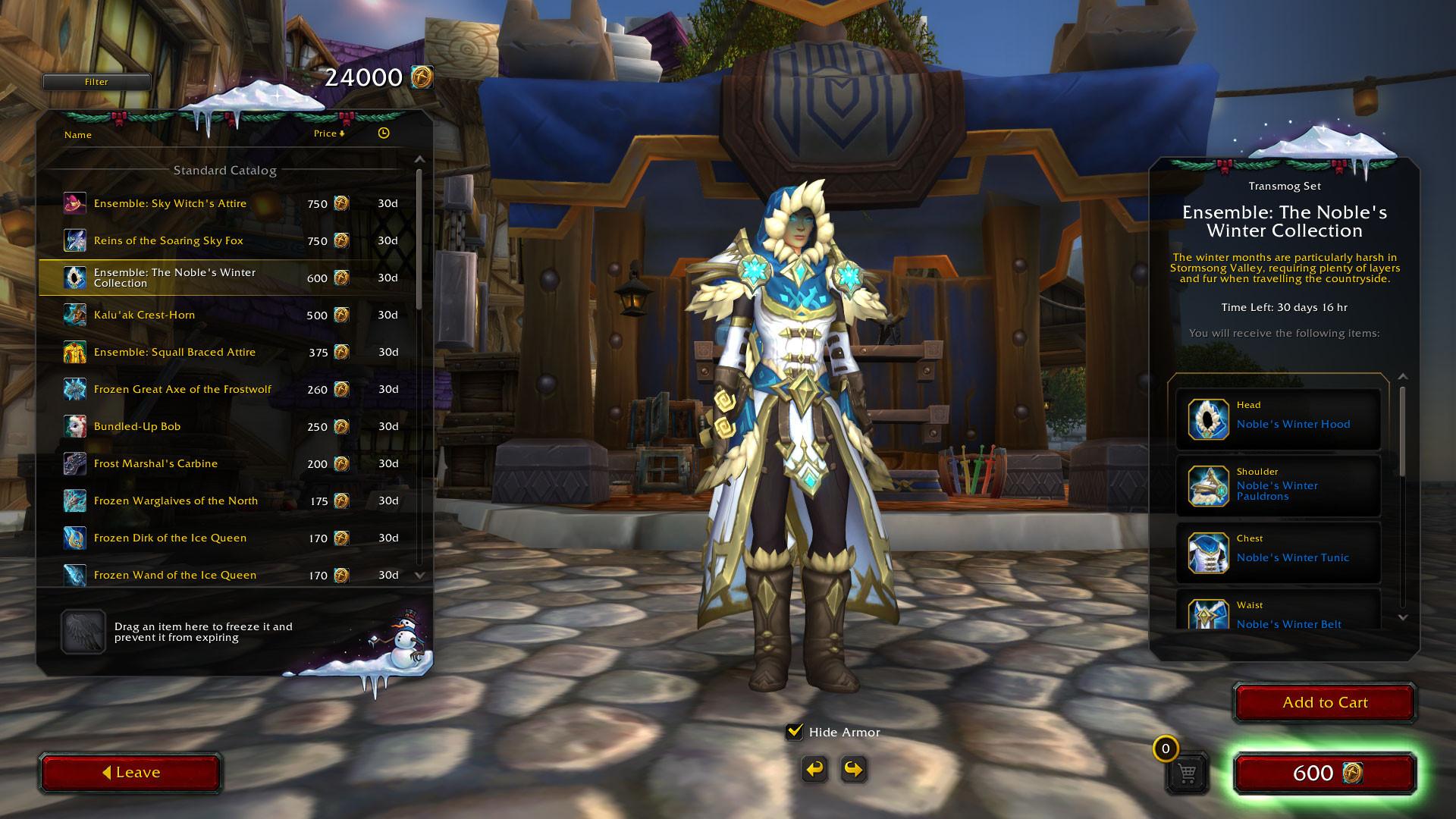Pick Ensemble: Squall Braced Attire
Viewport: 1456px width, 819px height.
174,352
